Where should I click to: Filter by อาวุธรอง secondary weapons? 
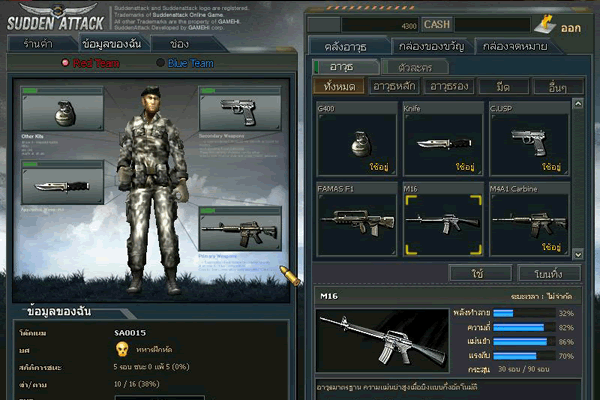(x=447, y=88)
